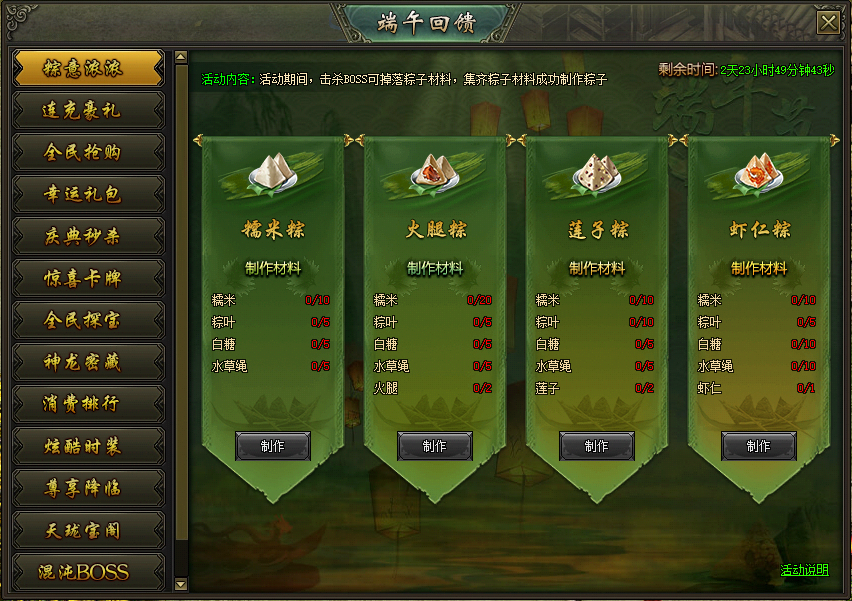Open the 惊喜卡牌 tab
The height and width of the screenshot is (601, 852).
88,278
